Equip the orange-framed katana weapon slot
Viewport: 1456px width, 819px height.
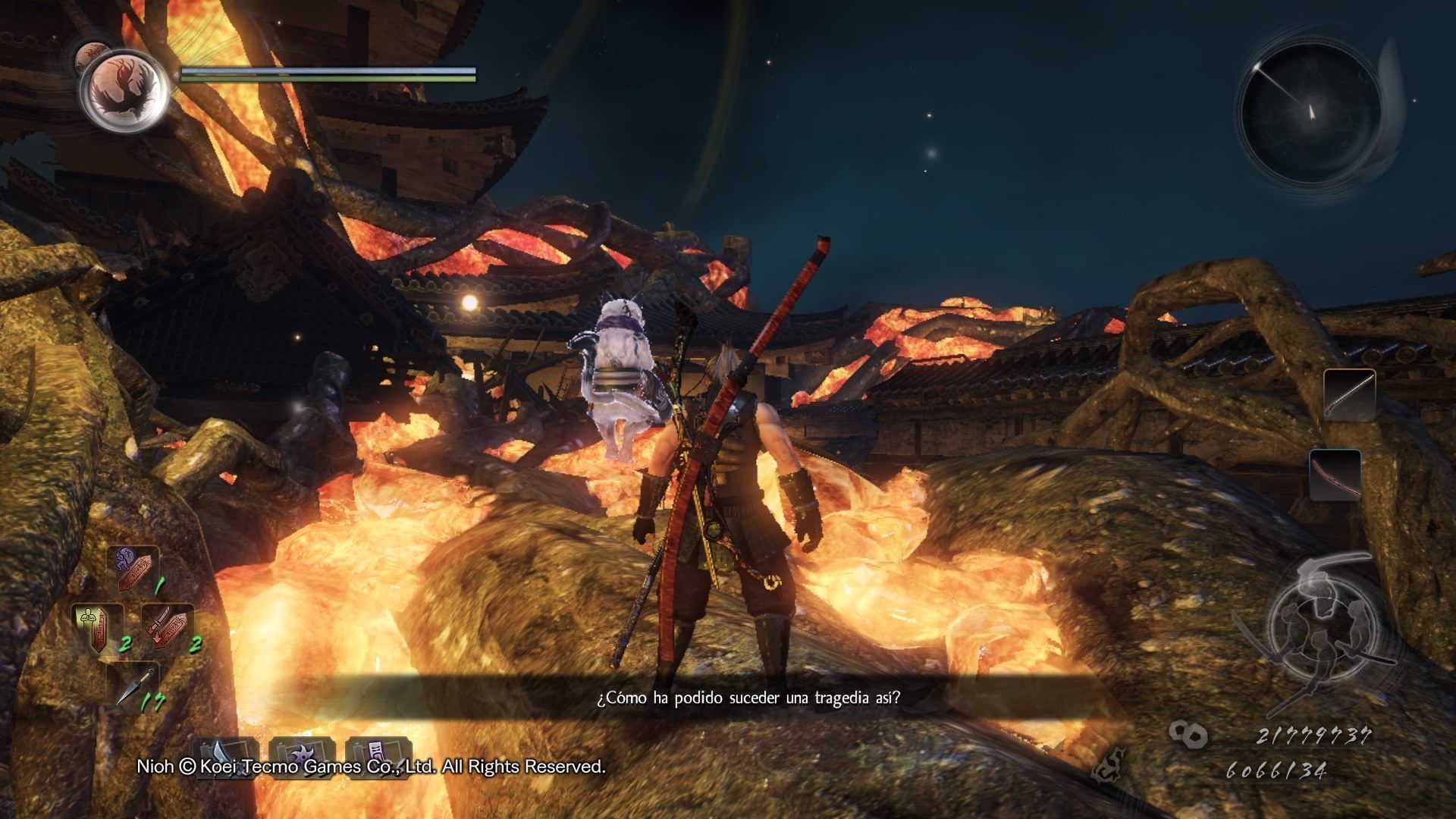(1349, 395)
